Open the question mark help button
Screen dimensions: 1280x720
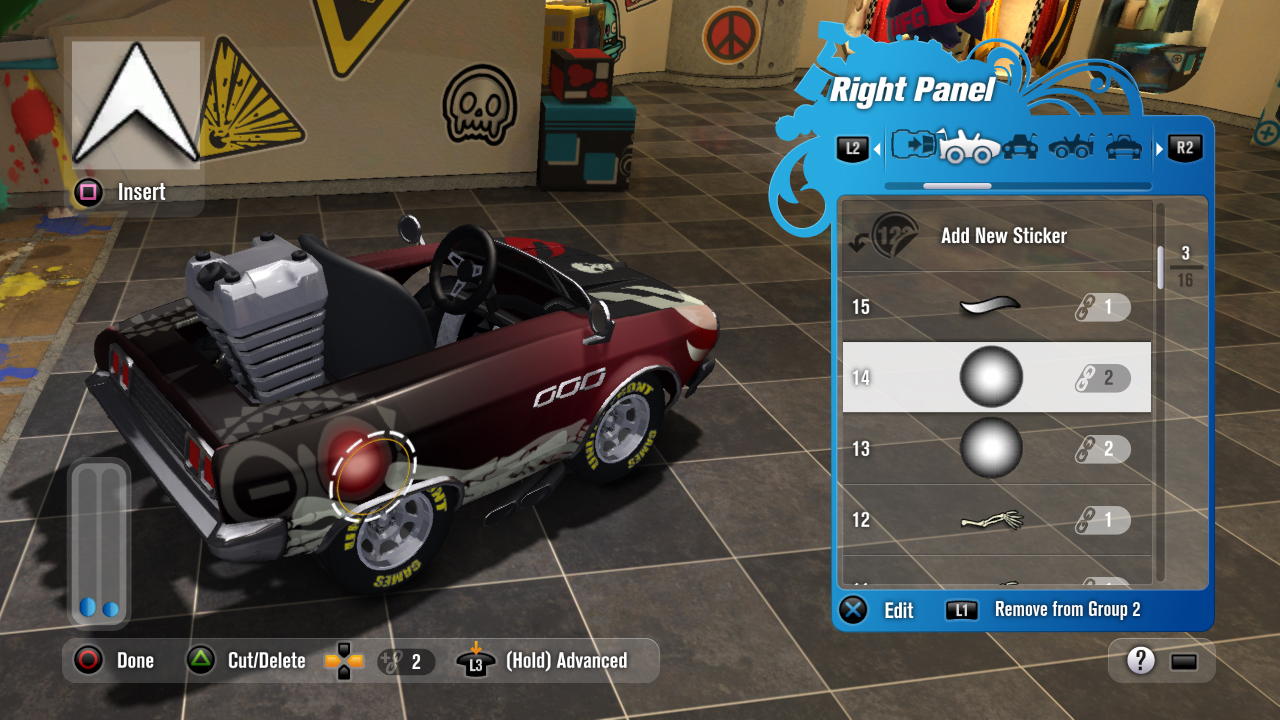tap(1141, 660)
